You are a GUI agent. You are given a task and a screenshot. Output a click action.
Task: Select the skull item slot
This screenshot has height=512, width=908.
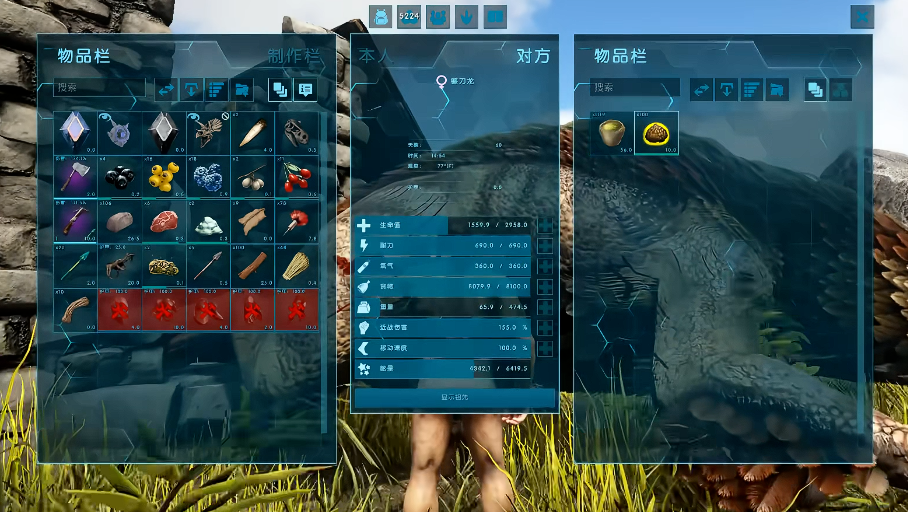pos(296,132)
